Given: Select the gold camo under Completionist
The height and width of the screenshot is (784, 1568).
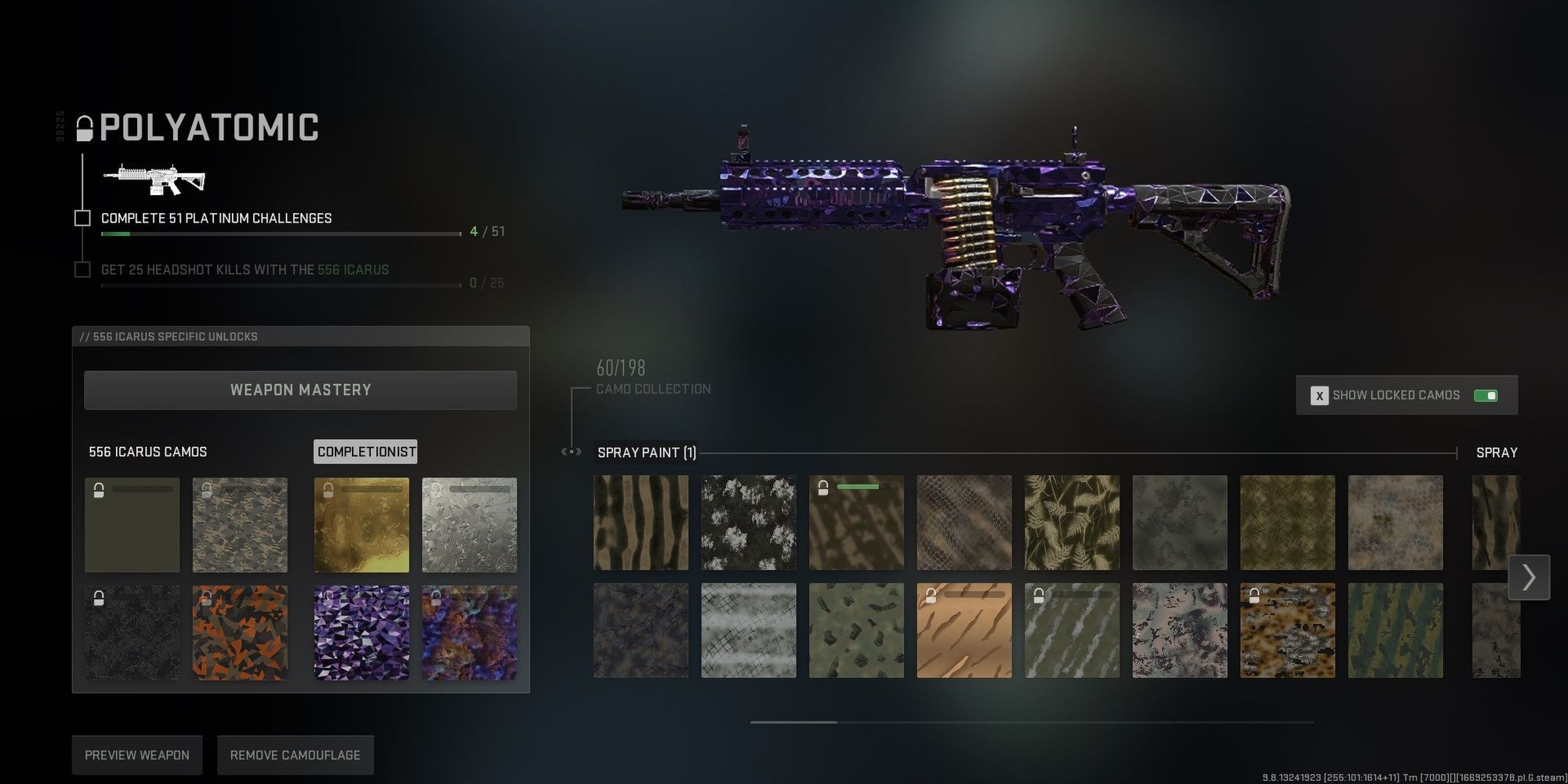Looking at the screenshot, I should (361, 524).
